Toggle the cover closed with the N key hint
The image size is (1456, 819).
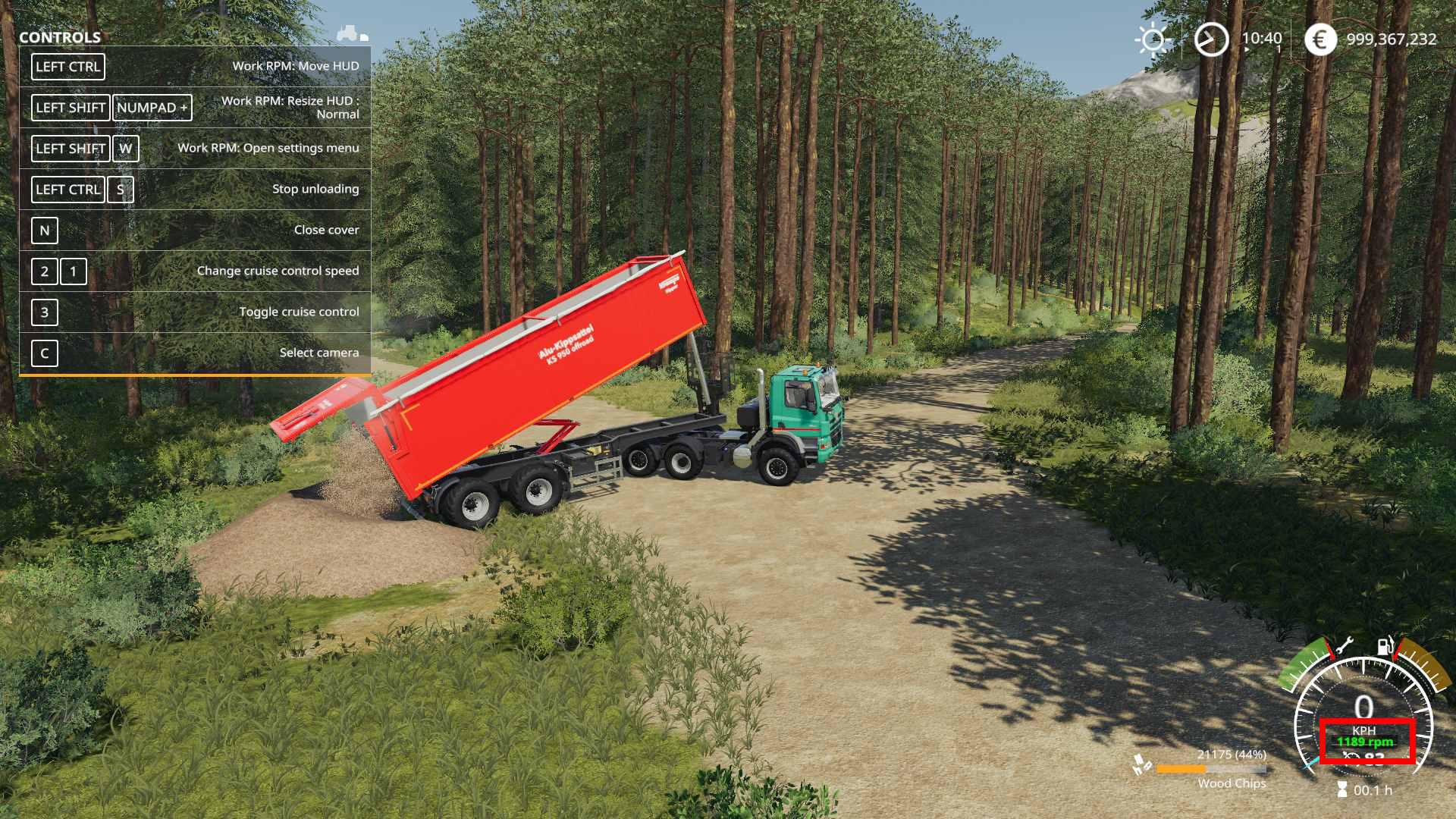tap(44, 230)
